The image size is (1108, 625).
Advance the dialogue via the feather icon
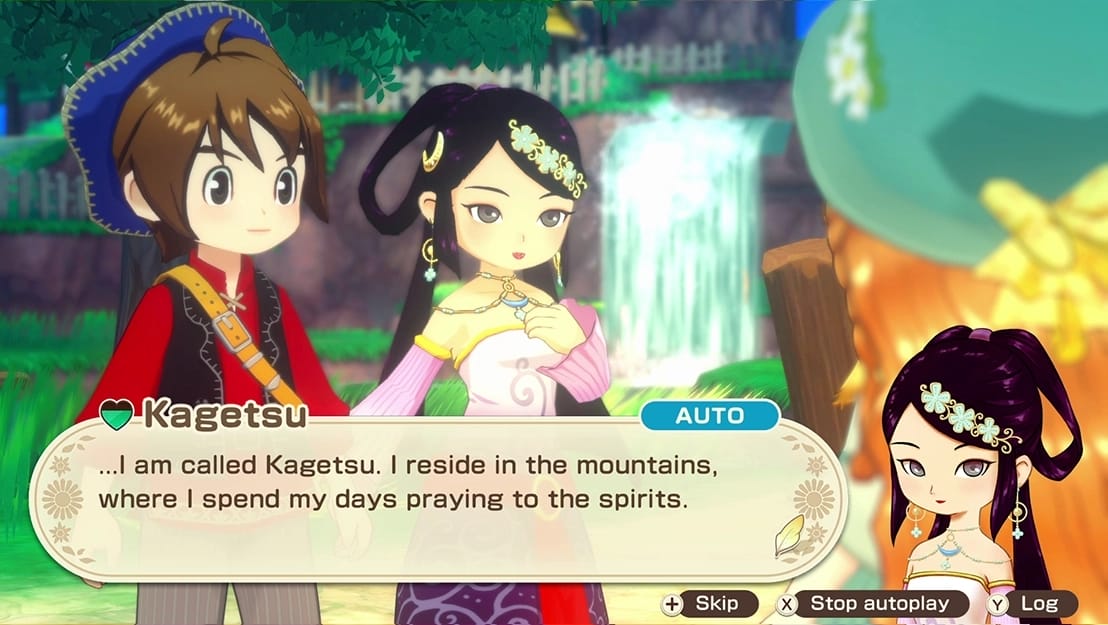789,538
